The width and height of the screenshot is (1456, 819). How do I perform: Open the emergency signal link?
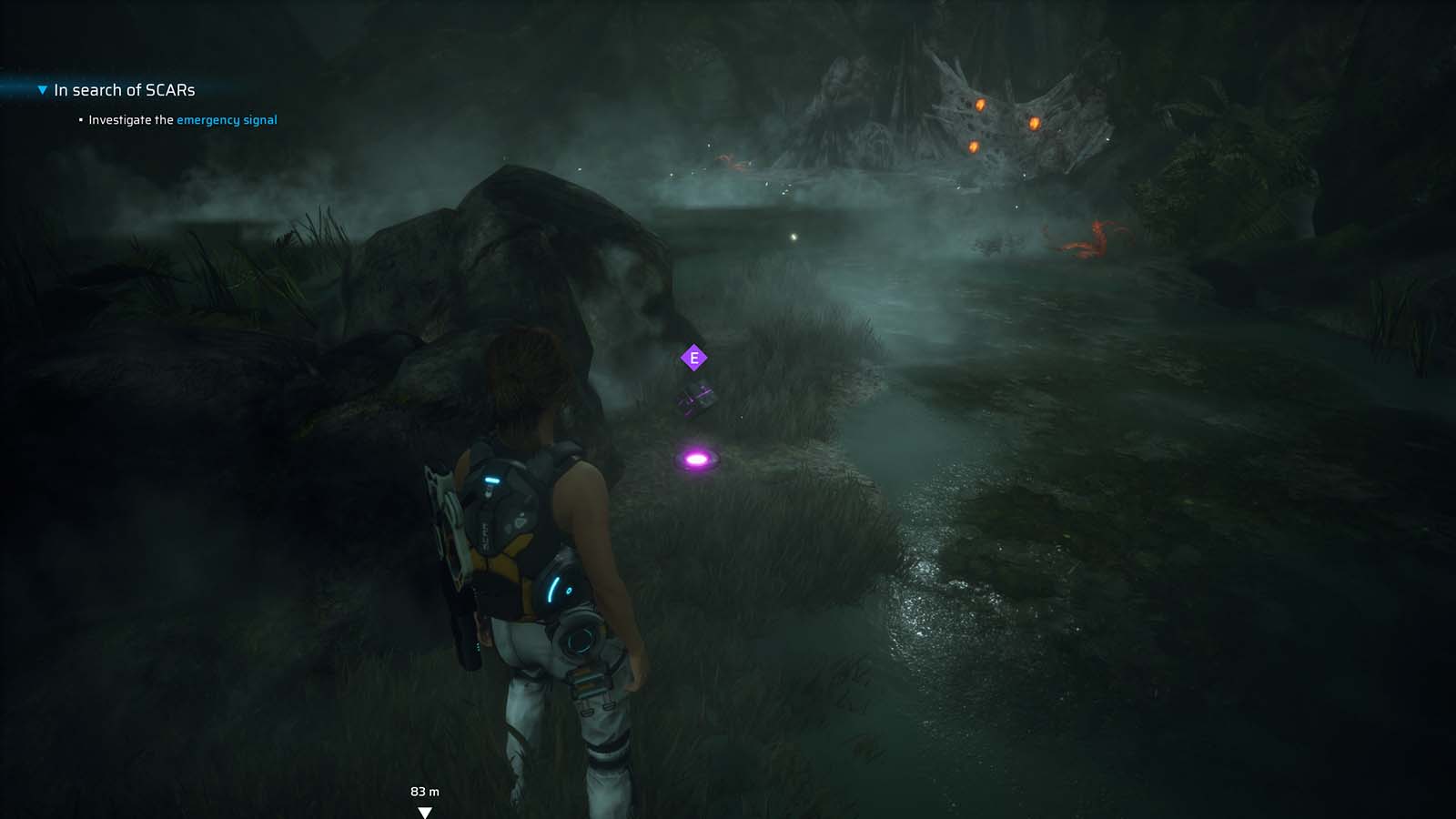click(x=227, y=119)
